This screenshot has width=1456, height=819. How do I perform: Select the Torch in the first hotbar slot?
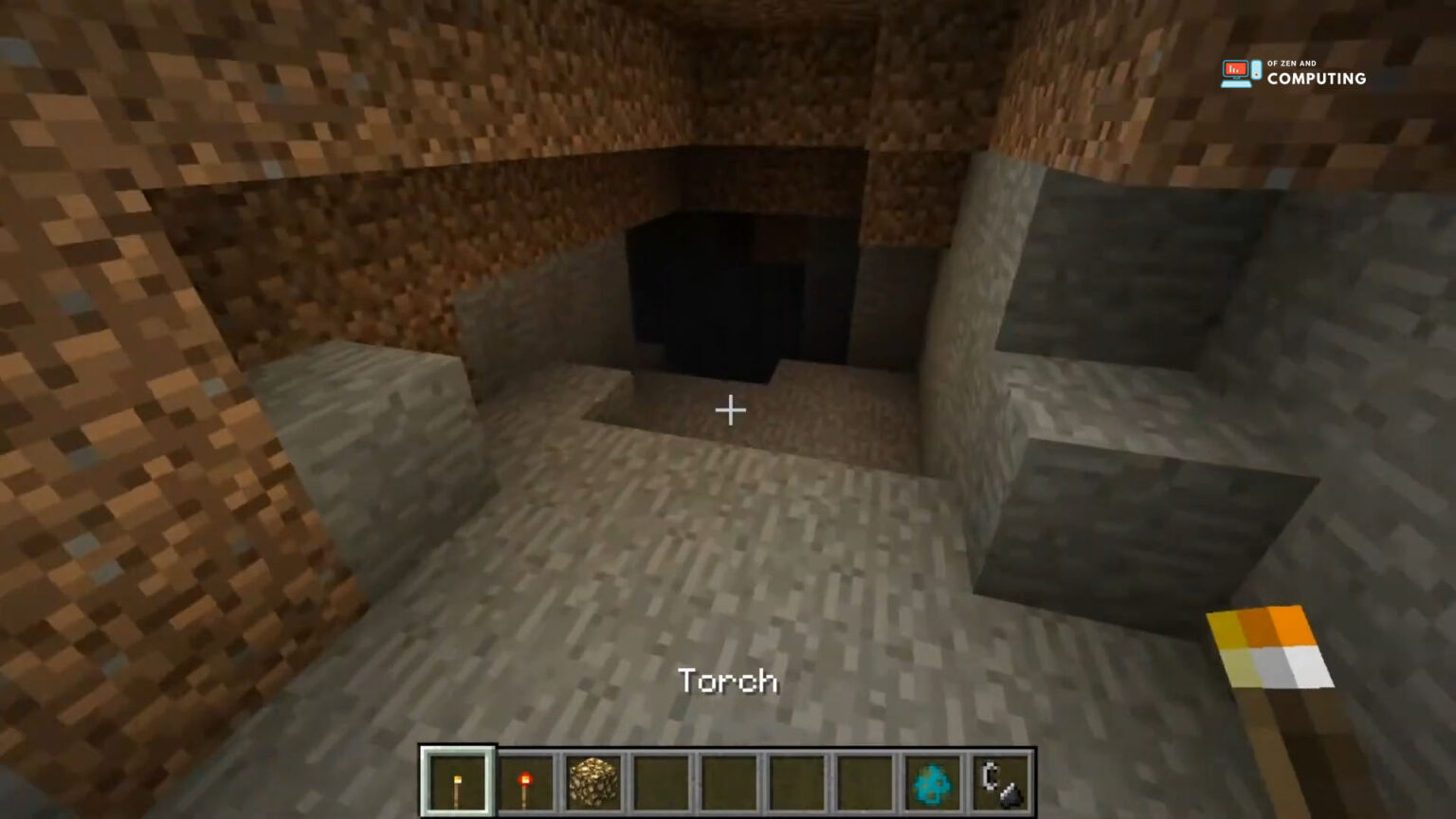coord(458,780)
